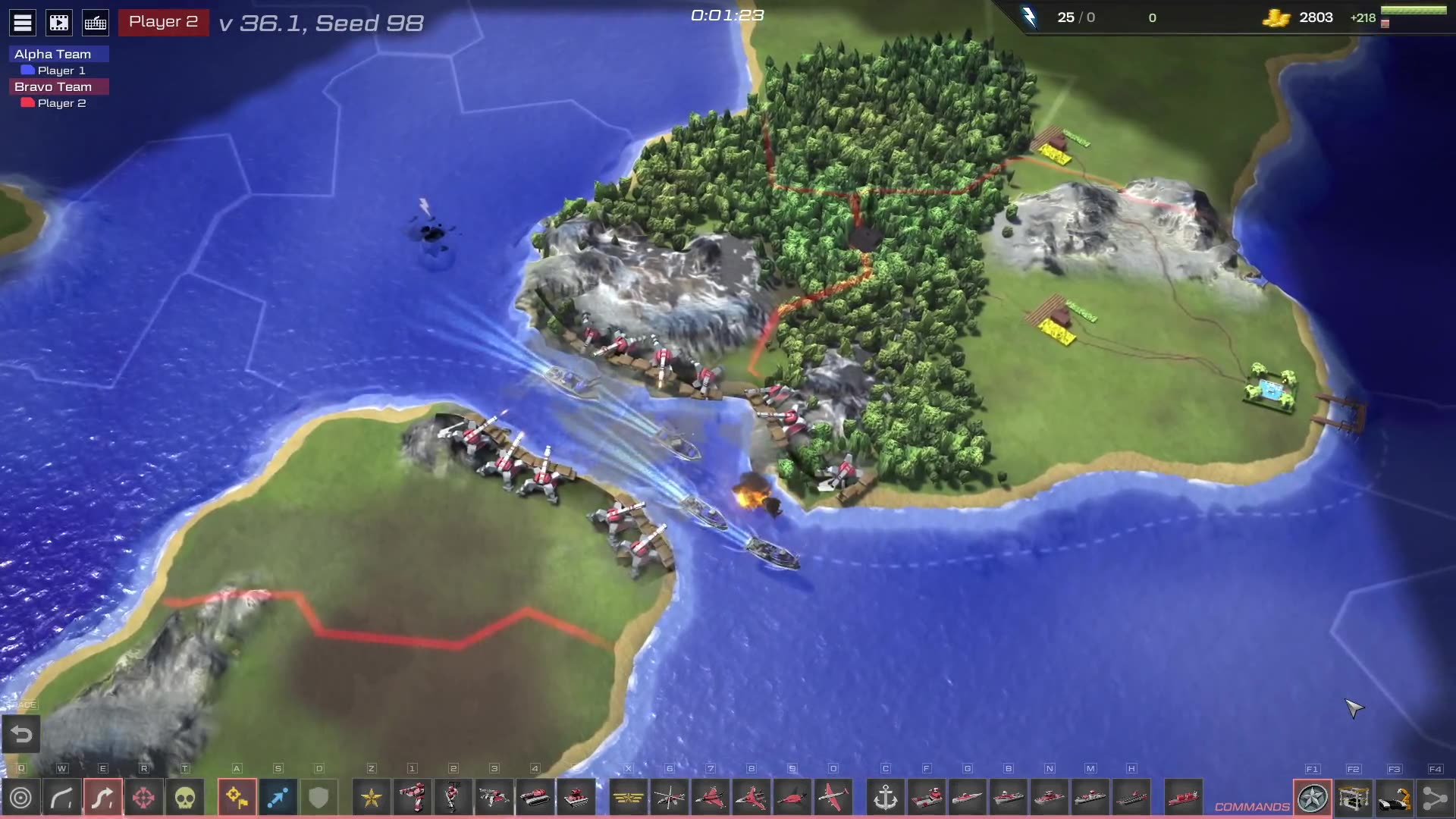This screenshot has height=819, width=1456.
Task: Choose the pink crosshair target command
Action: coord(144,798)
